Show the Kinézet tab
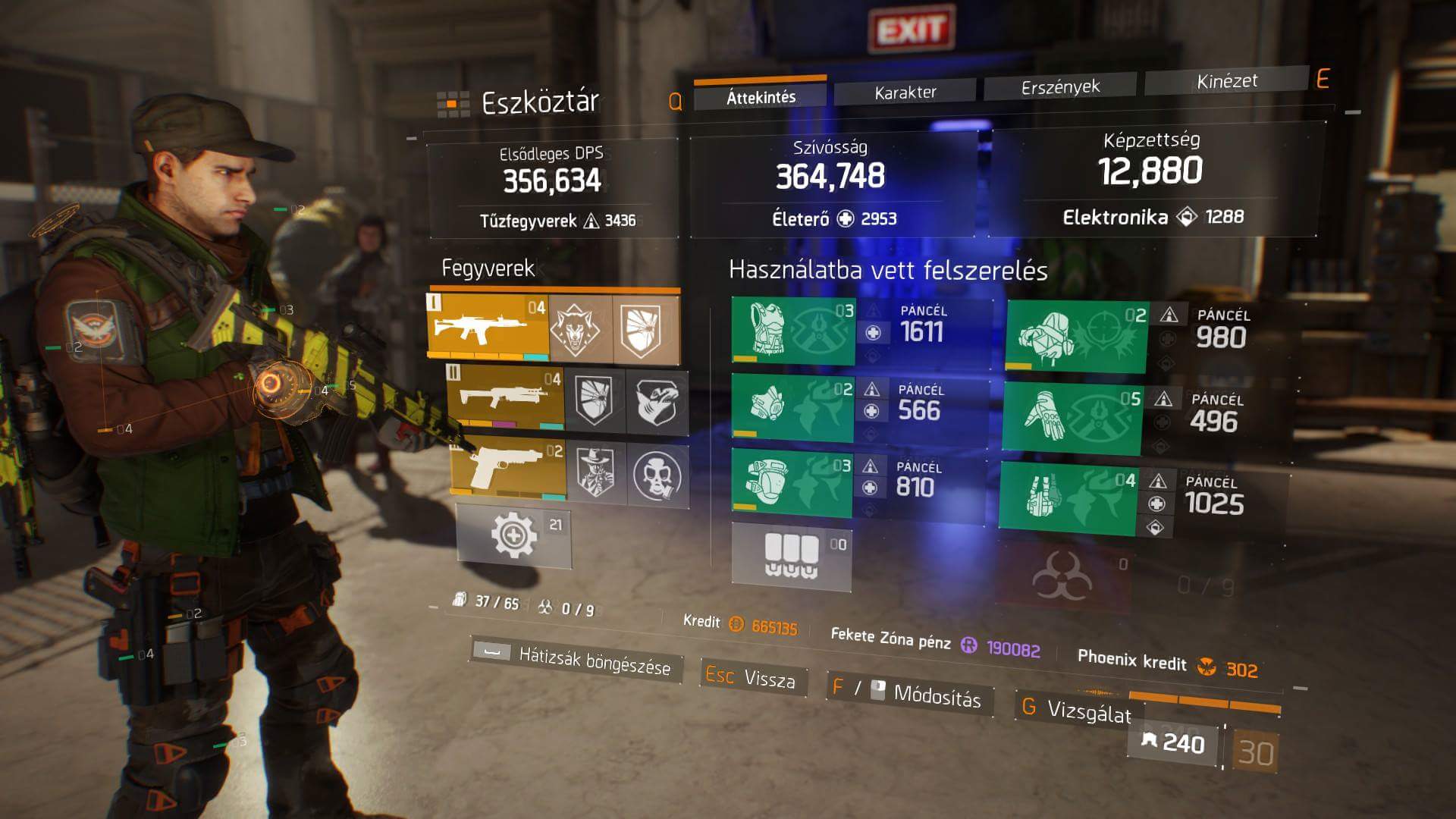The width and height of the screenshot is (1456, 819). (1226, 81)
